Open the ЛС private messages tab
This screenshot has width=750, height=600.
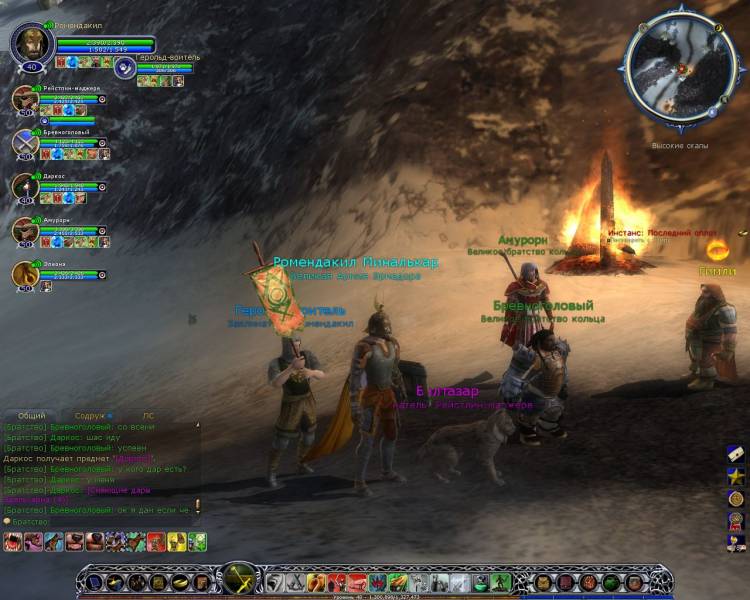click(148, 415)
